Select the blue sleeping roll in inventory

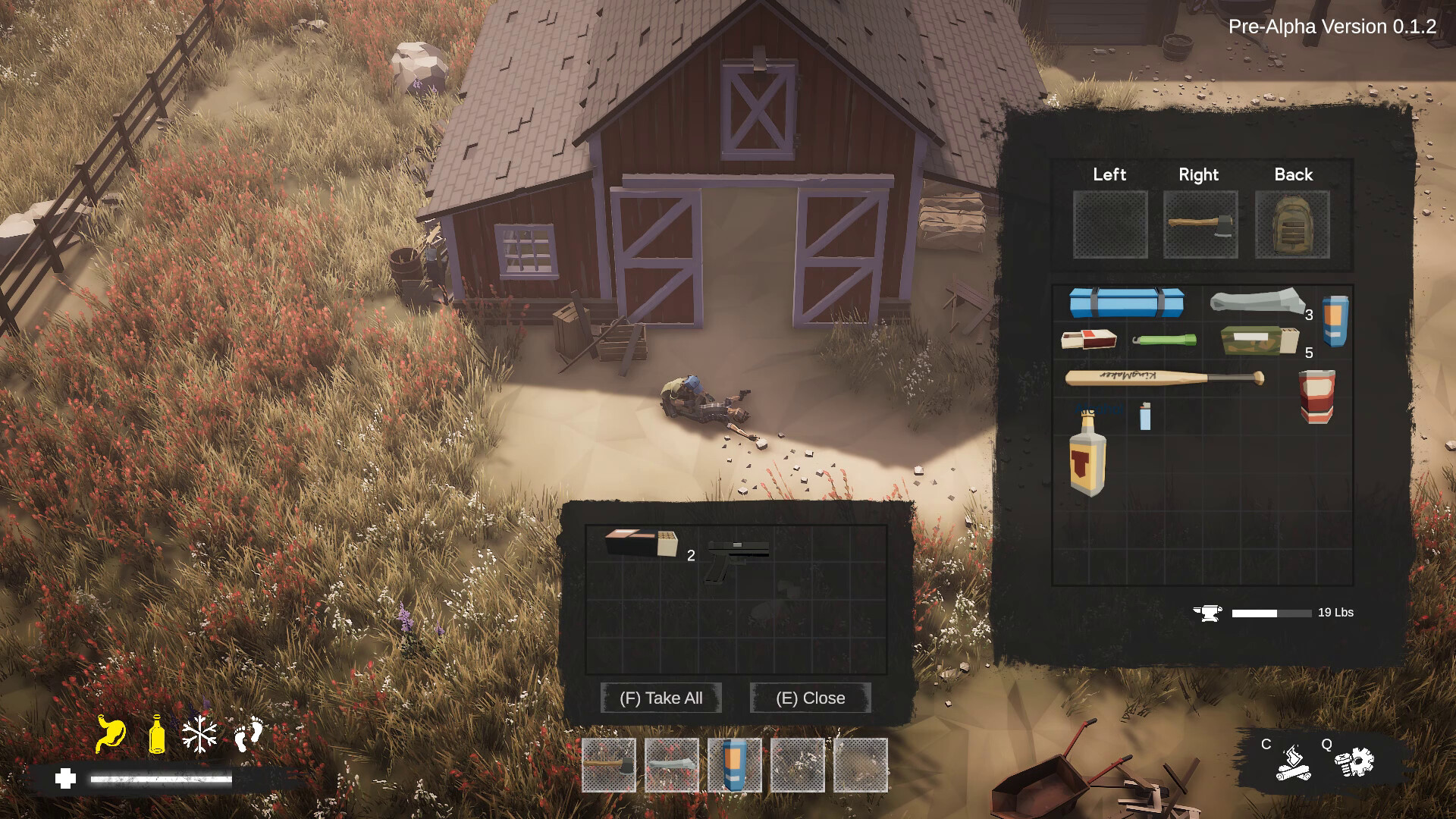[x=1126, y=302]
